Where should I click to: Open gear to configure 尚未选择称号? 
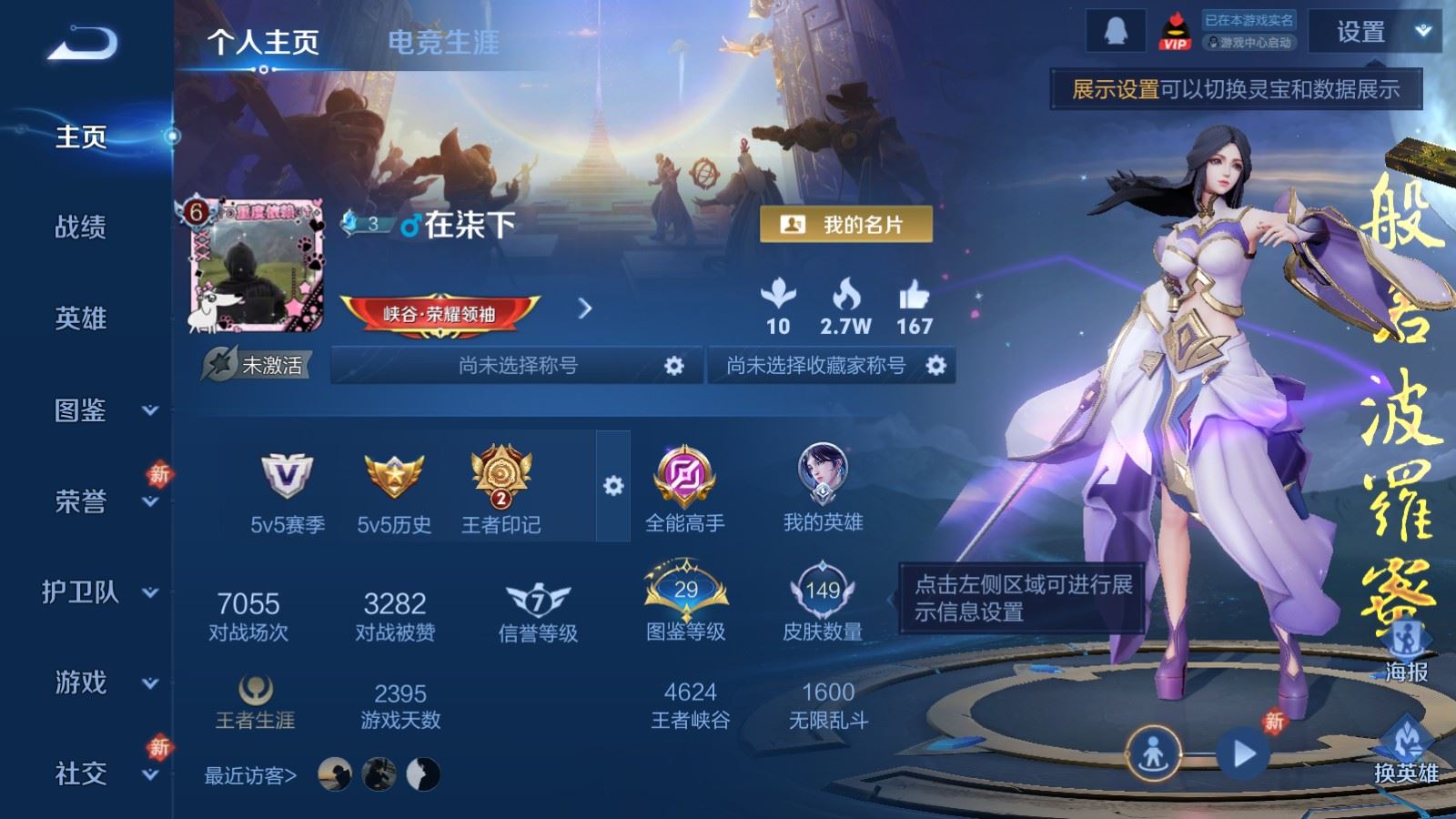pyautogui.click(x=672, y=367)
